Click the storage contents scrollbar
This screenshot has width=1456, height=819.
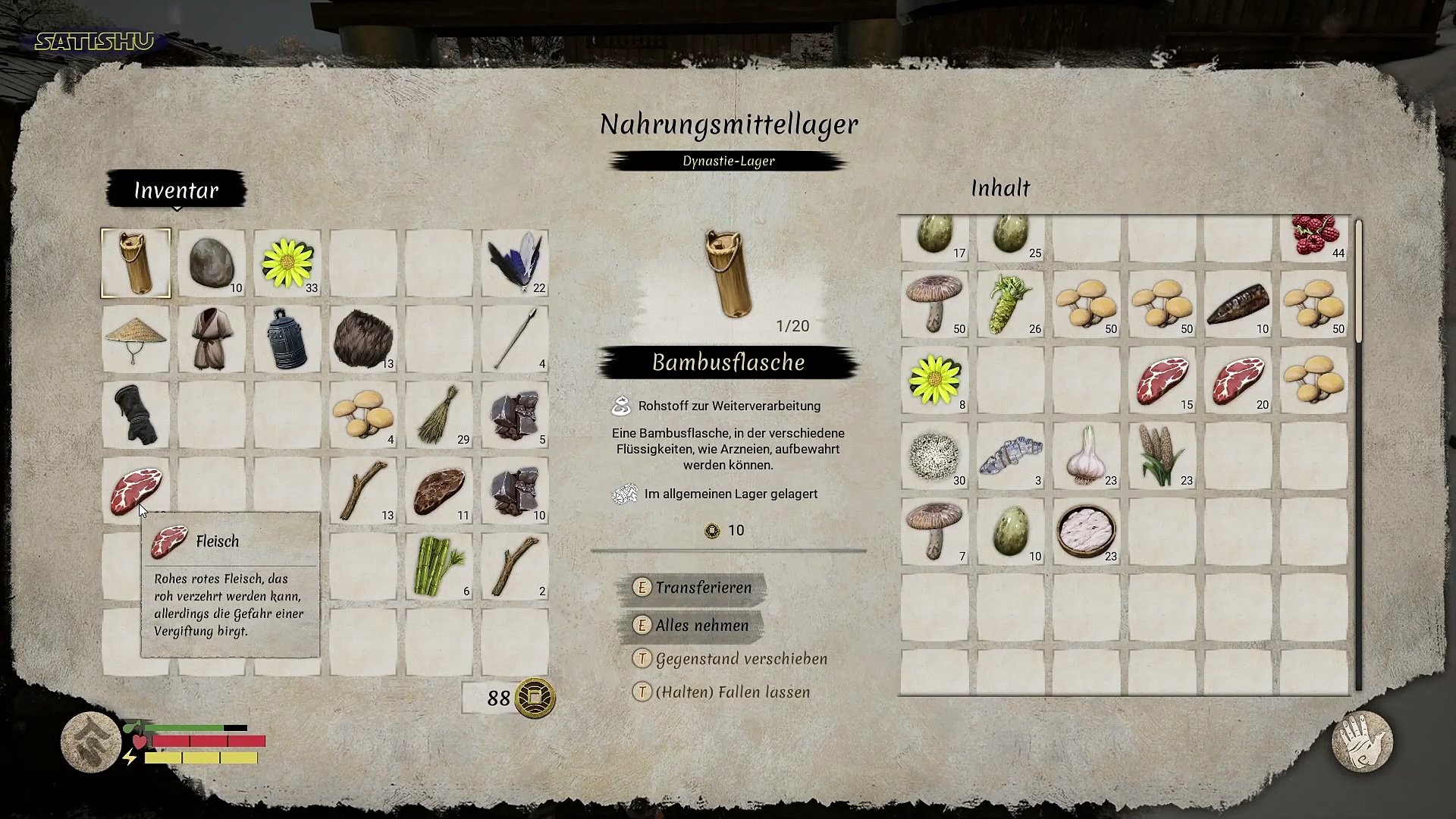(1358, 281)
